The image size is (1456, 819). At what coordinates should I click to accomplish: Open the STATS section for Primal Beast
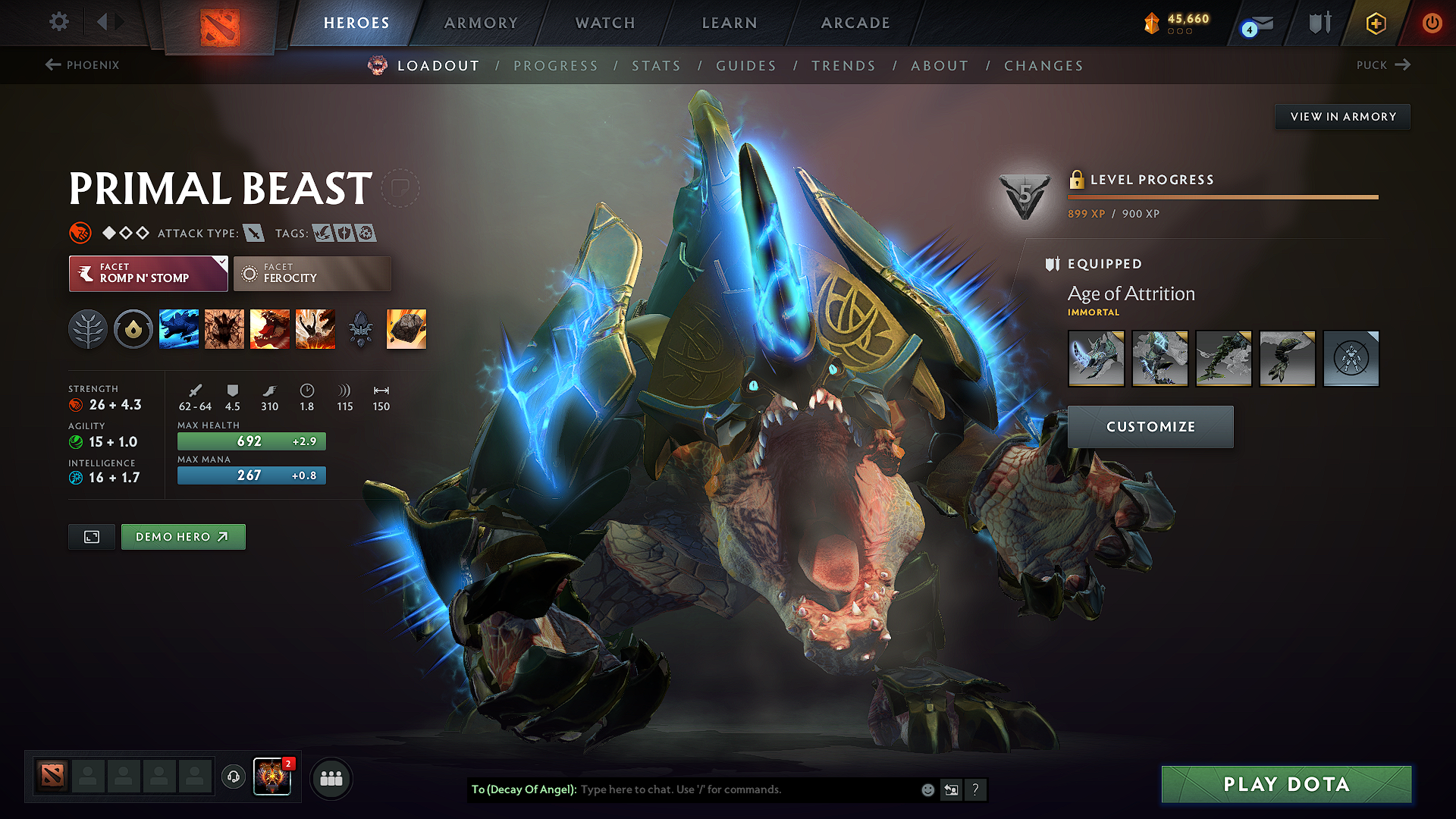[x=657, y=66]
